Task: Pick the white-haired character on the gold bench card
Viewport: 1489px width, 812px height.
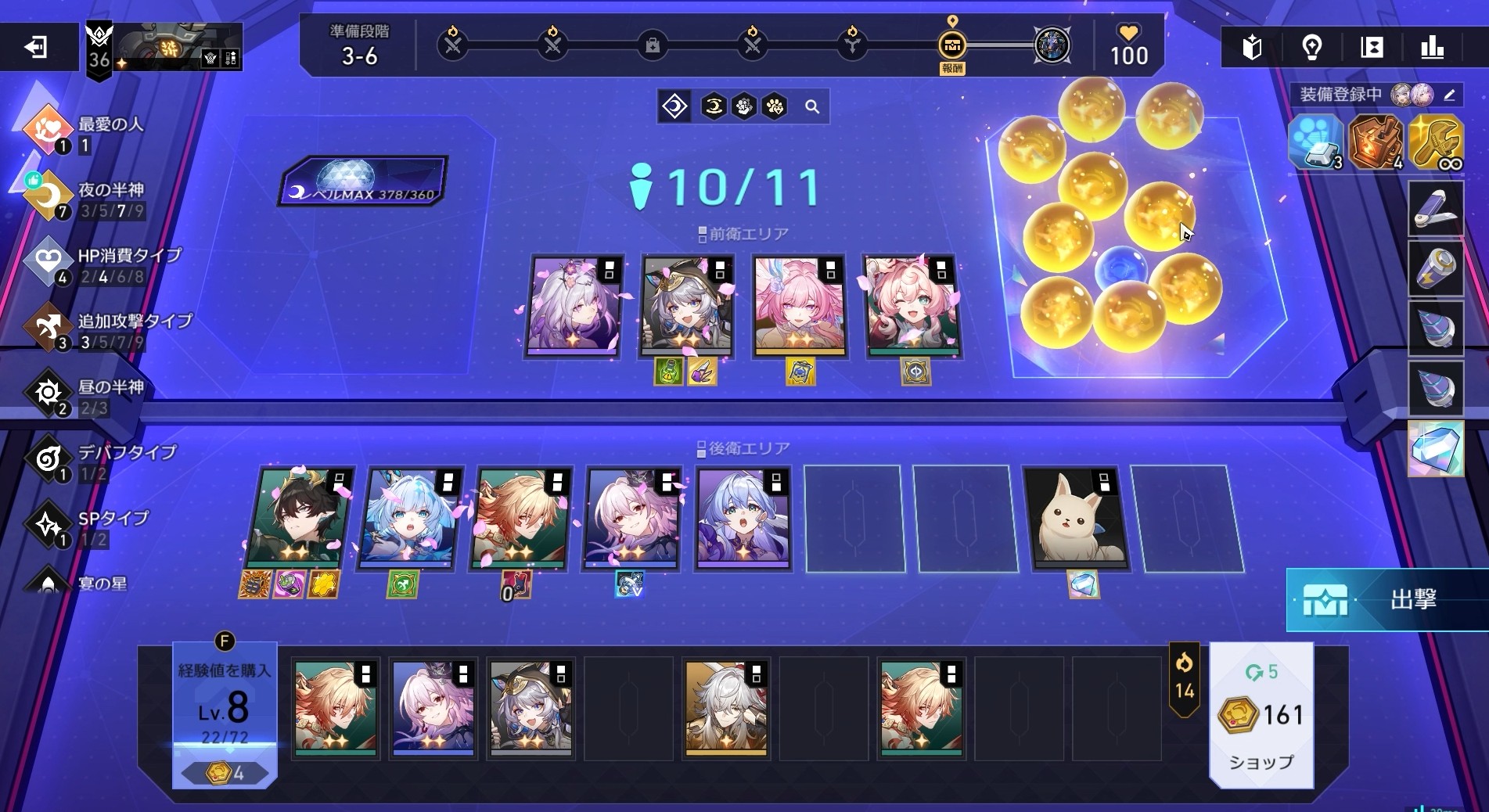Action: pyautogui.click(x=726, y=708)
